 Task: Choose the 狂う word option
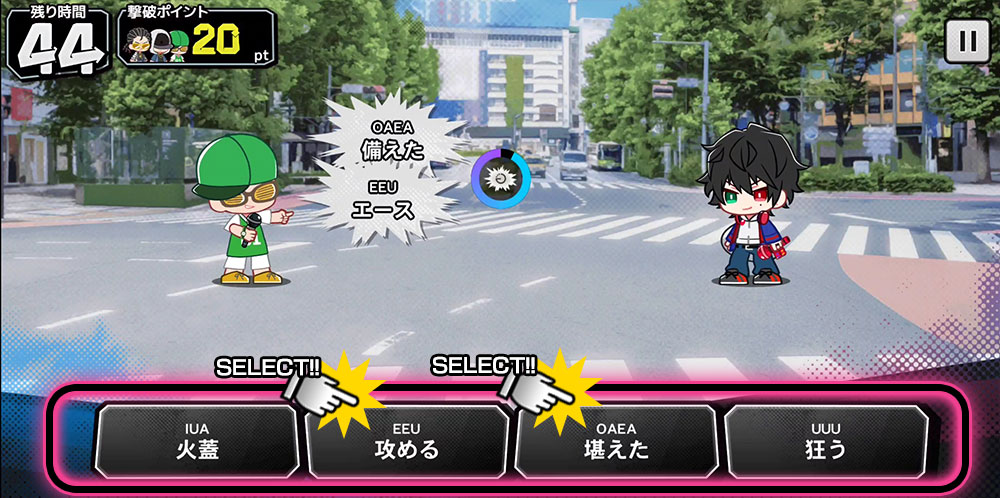point(825,441)
